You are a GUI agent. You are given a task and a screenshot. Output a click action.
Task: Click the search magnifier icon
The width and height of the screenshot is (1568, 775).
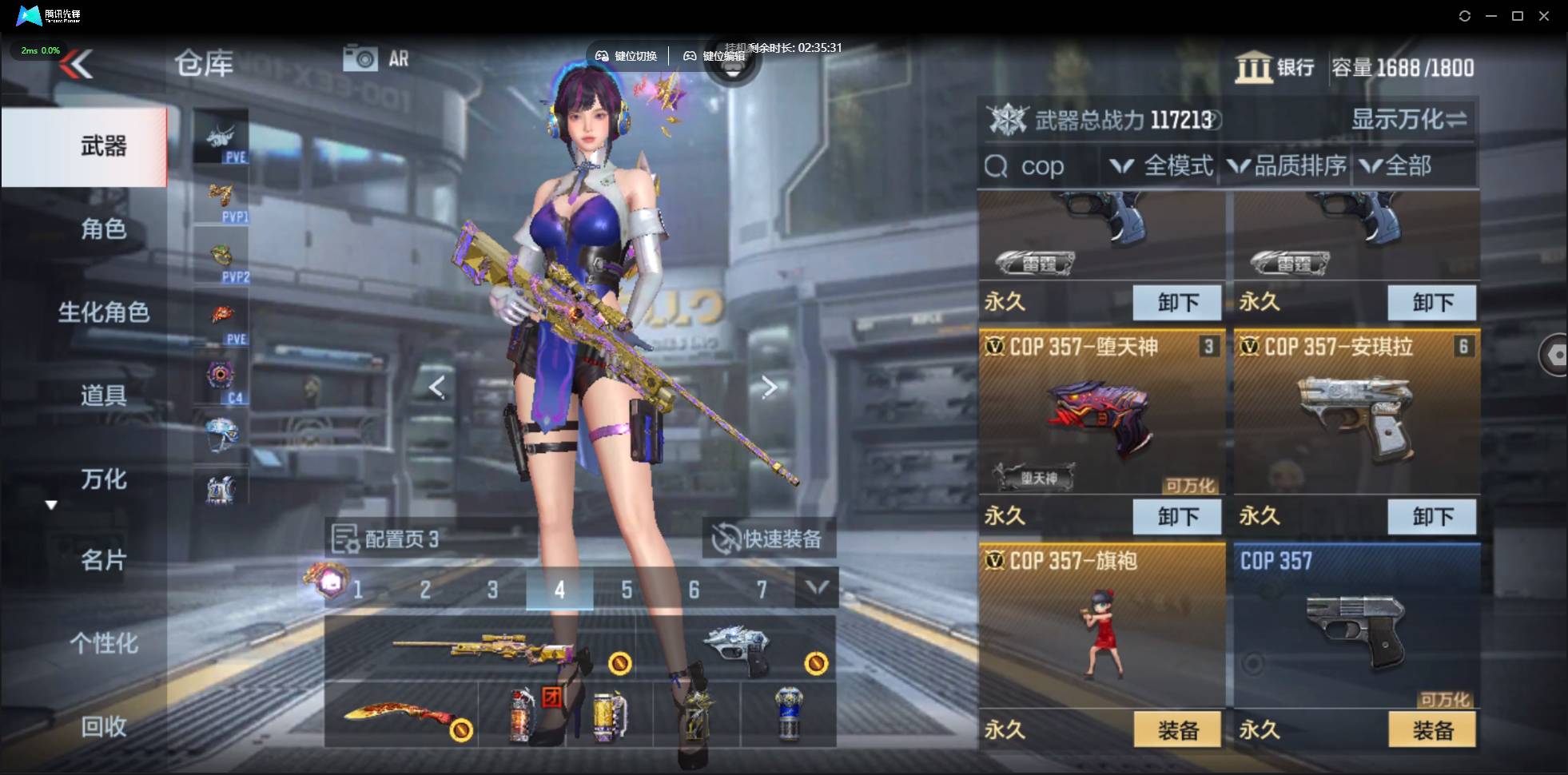point(996,166)
